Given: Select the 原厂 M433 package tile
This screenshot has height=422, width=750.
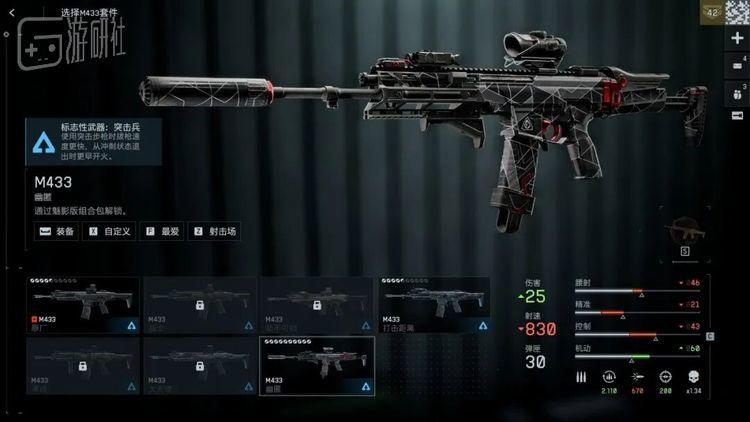Looking at the screenshot, I should pyautogui.click(x=83, y=304).
